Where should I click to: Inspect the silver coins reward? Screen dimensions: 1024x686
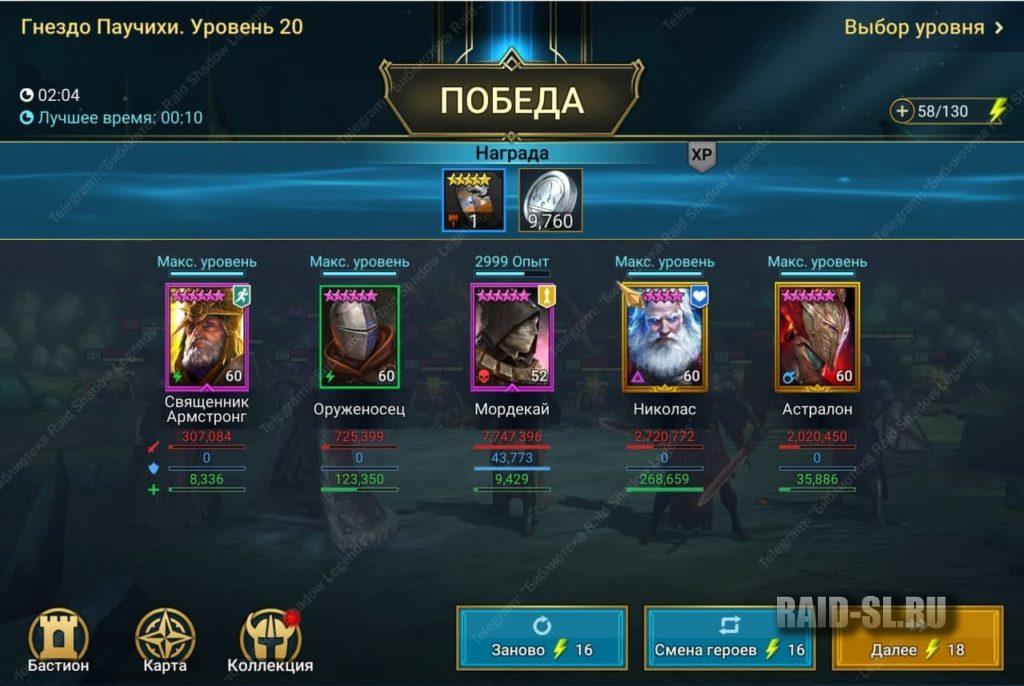[x=550, y=200]
